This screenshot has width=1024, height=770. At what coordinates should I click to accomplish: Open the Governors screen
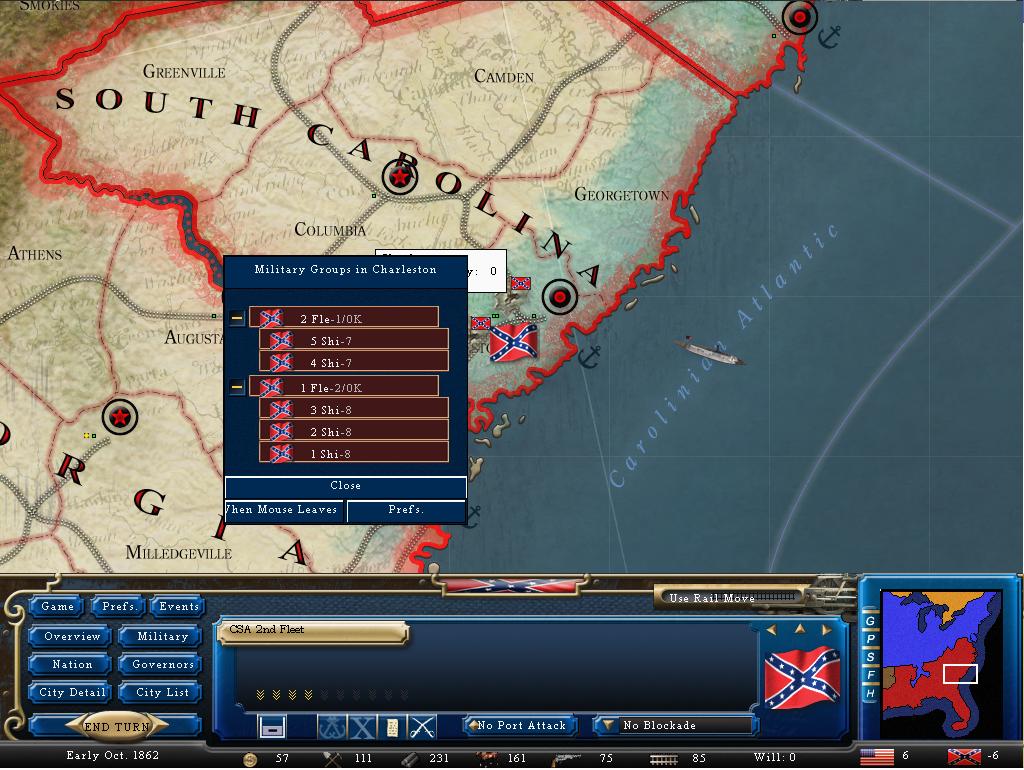click(162, 664)
